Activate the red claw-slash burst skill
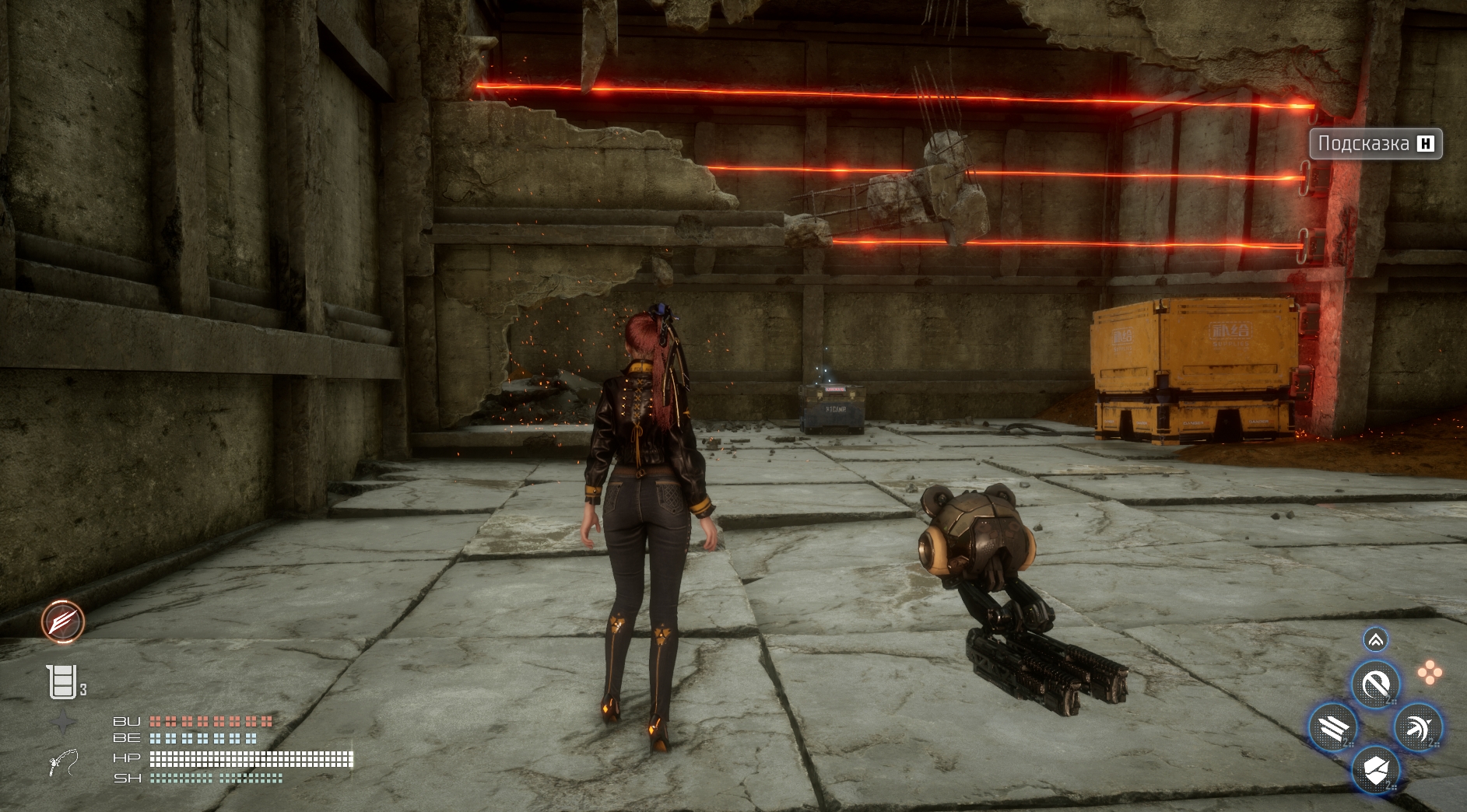This screenshot has height=812, width=1467. click(x=63, y=621)
